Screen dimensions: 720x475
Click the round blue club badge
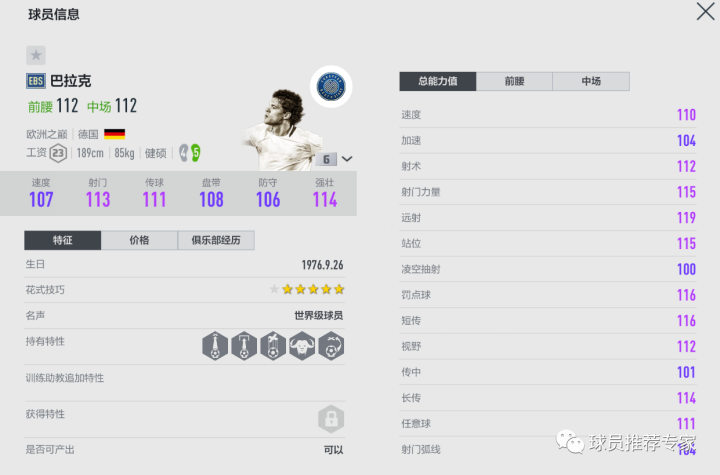point(328,87)
